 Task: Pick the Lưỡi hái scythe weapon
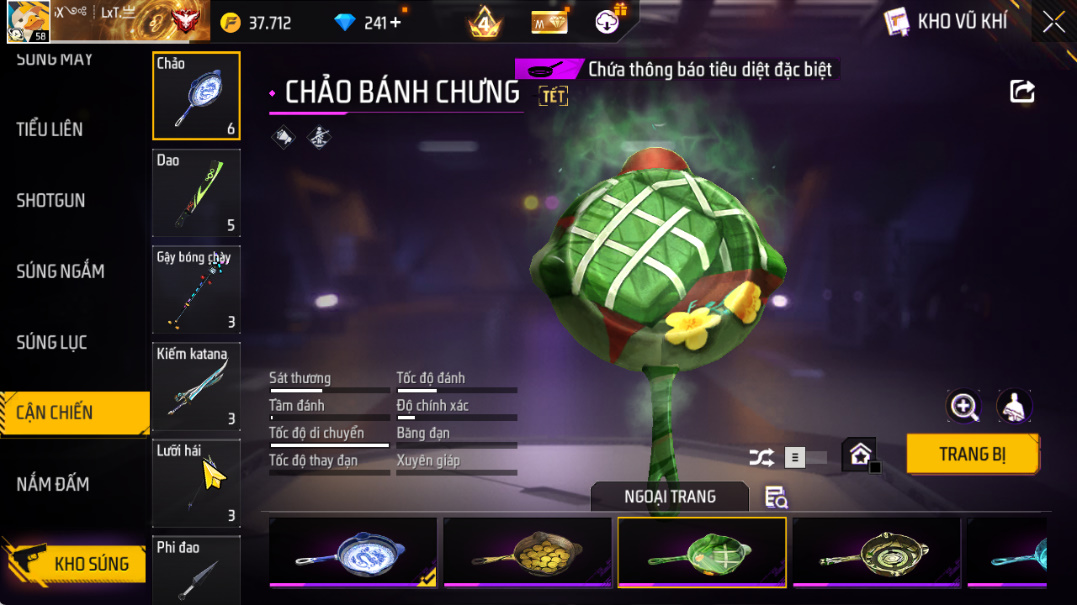(196, 483)
